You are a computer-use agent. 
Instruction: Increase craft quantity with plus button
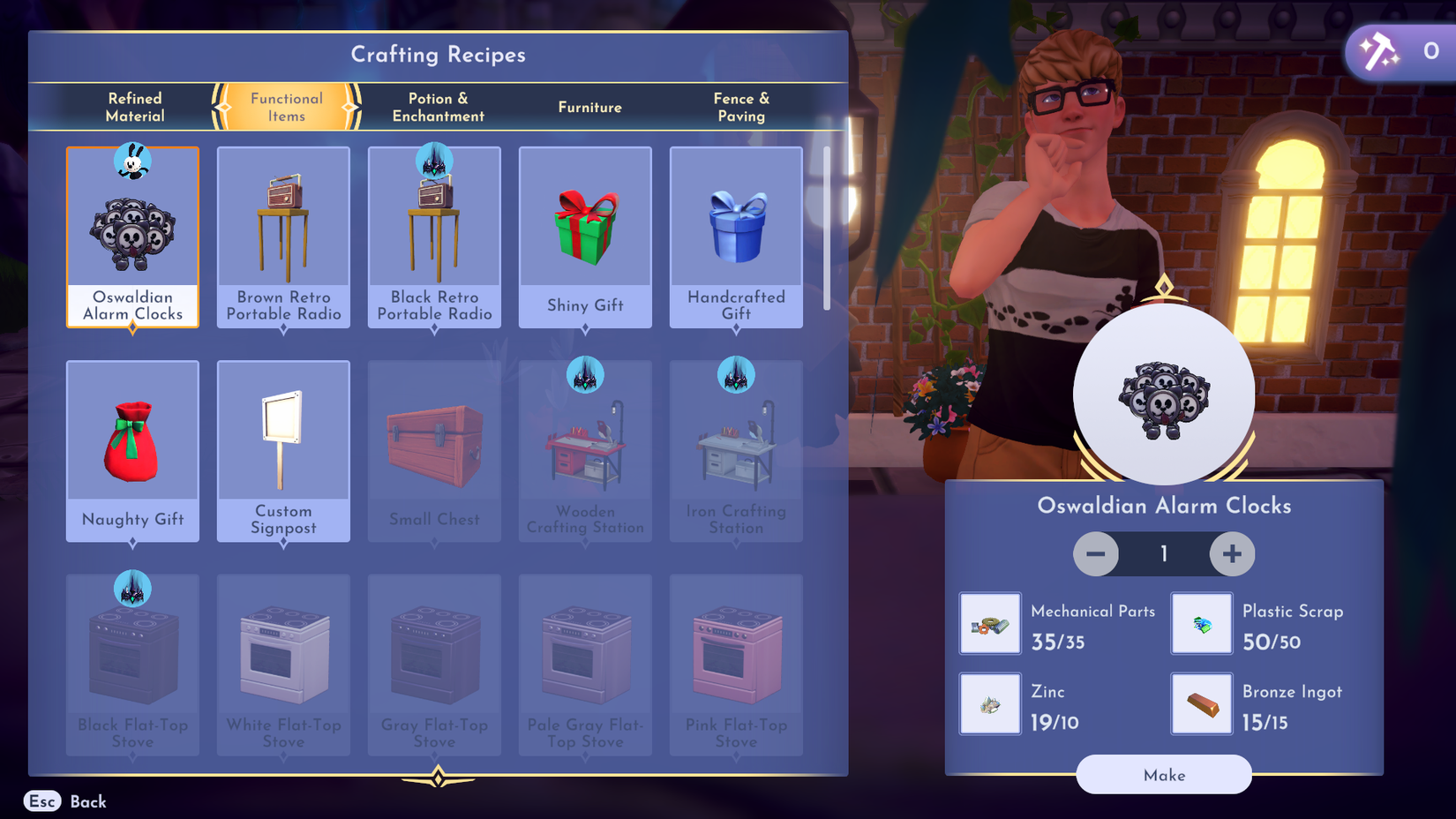[1232, 554]
